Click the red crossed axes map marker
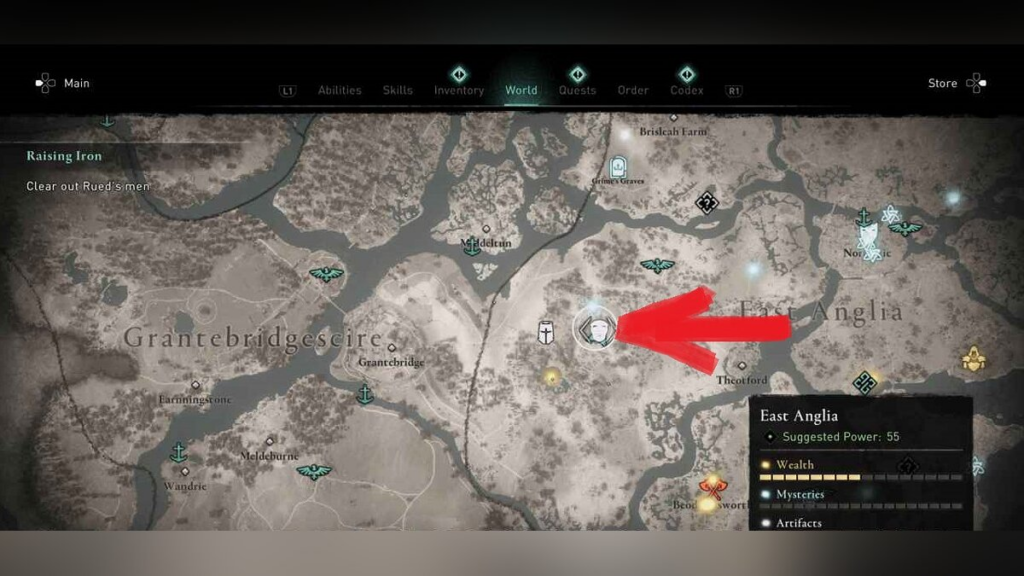 (712, 488)
